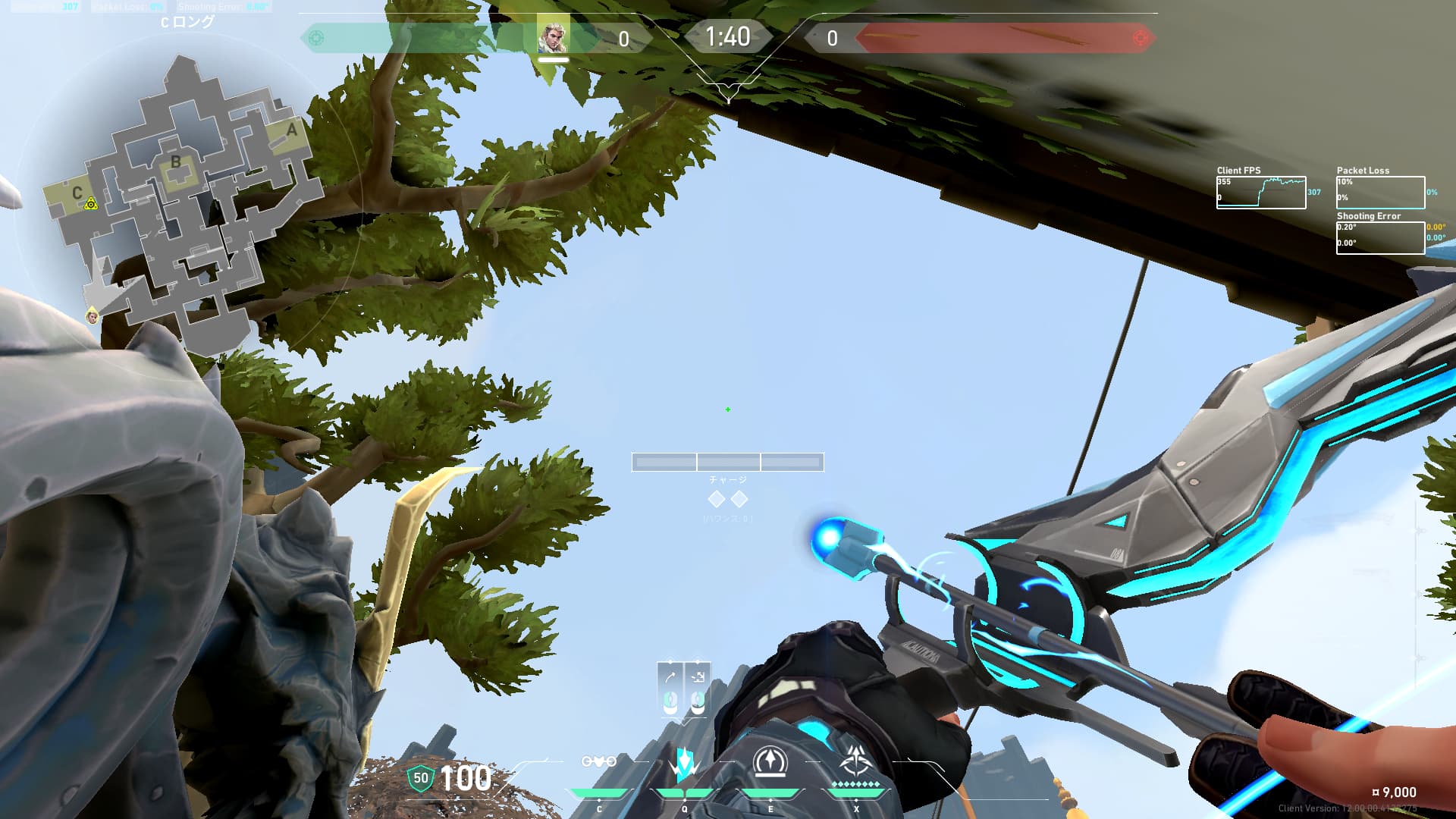Select the Owl Drone ability icon
This screenshot has width=1456, height=819.
tap(598, 762)
